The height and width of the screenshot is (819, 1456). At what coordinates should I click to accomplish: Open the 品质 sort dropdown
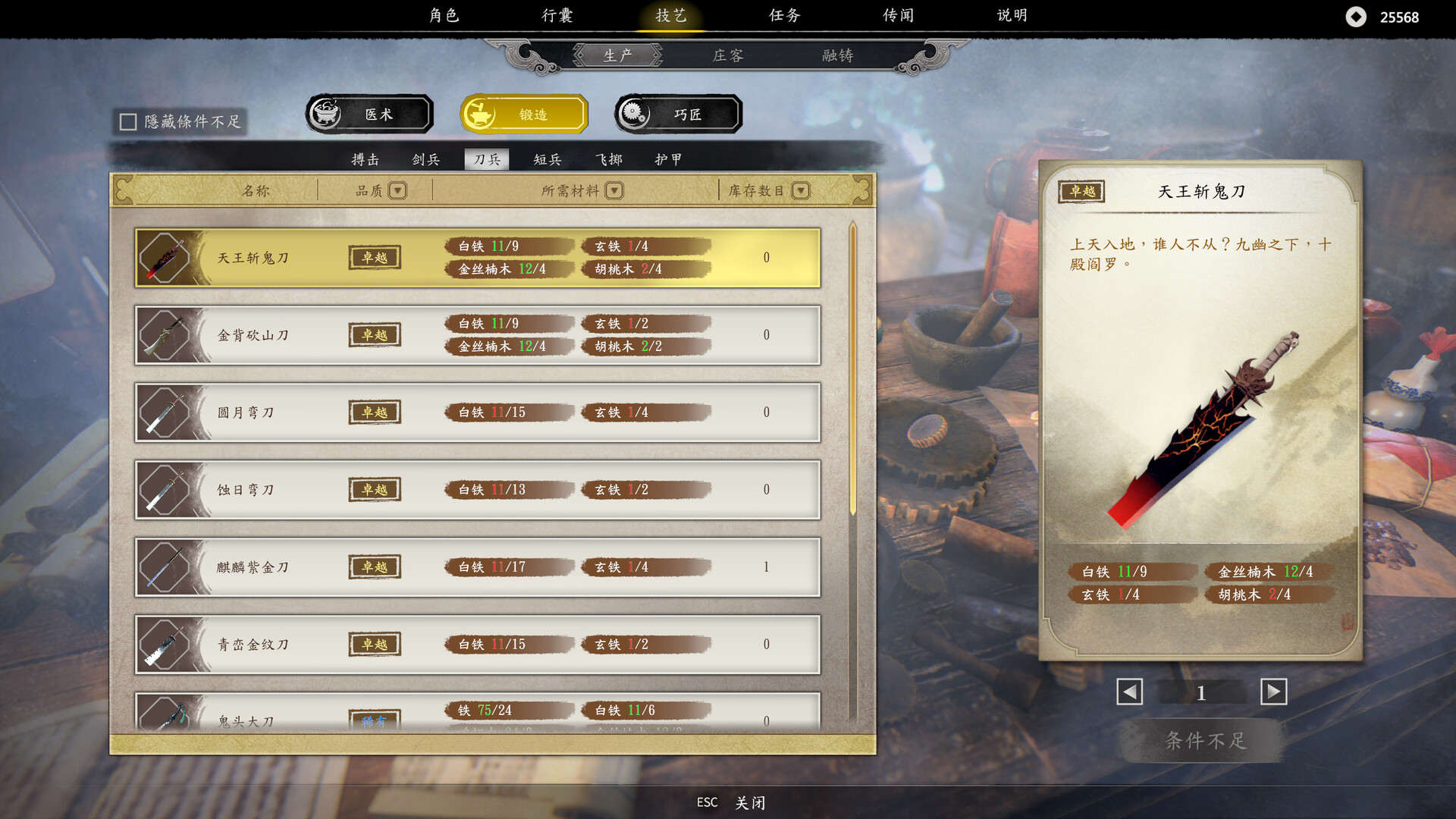[397, 190]
